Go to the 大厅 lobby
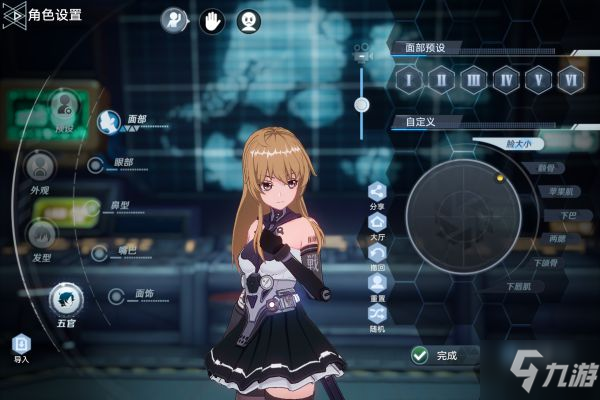Image resolution: width=600 pixels, height=400 pixels. [x=377, y=223]
